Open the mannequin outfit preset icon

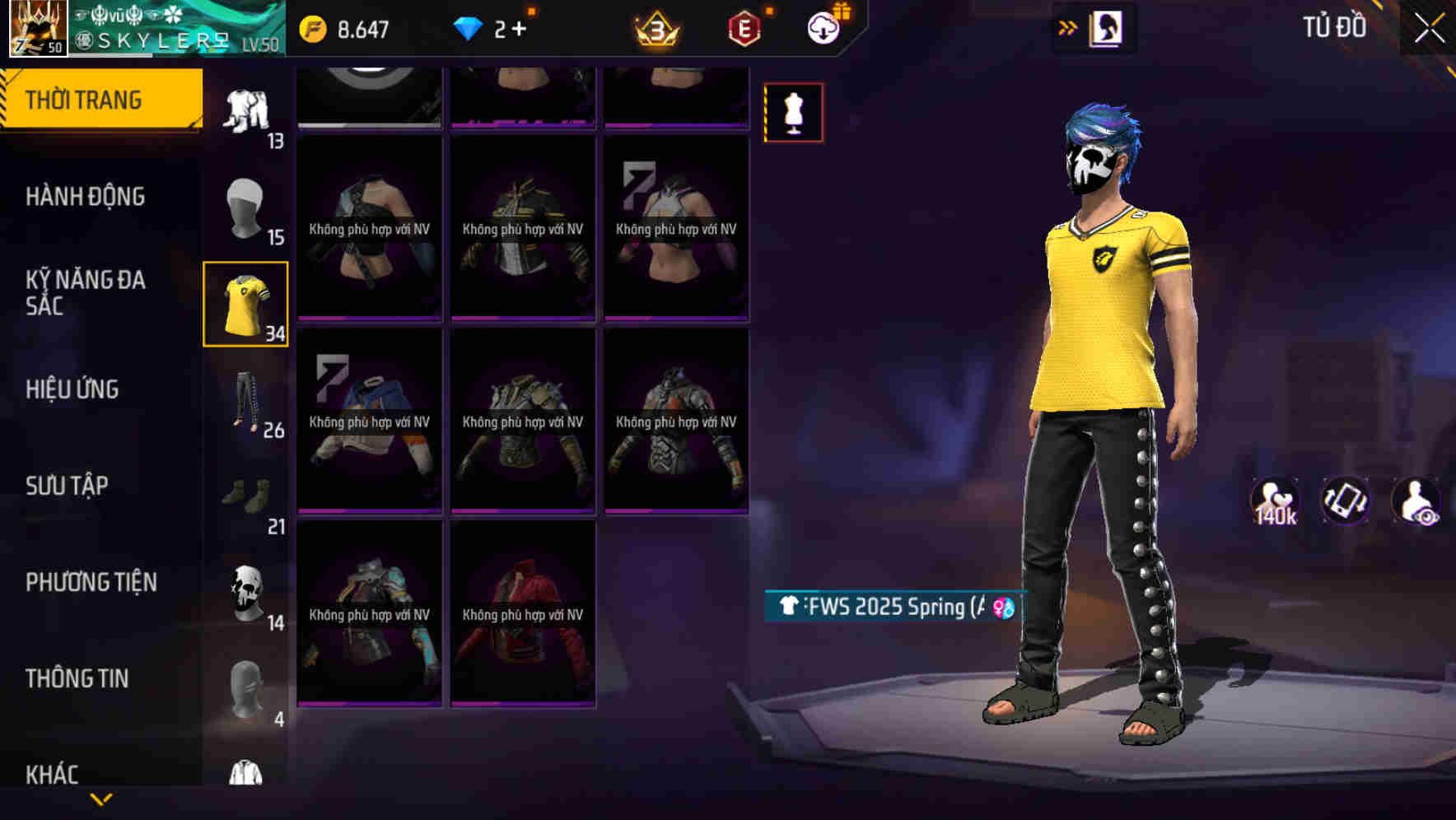coord(793,112)
